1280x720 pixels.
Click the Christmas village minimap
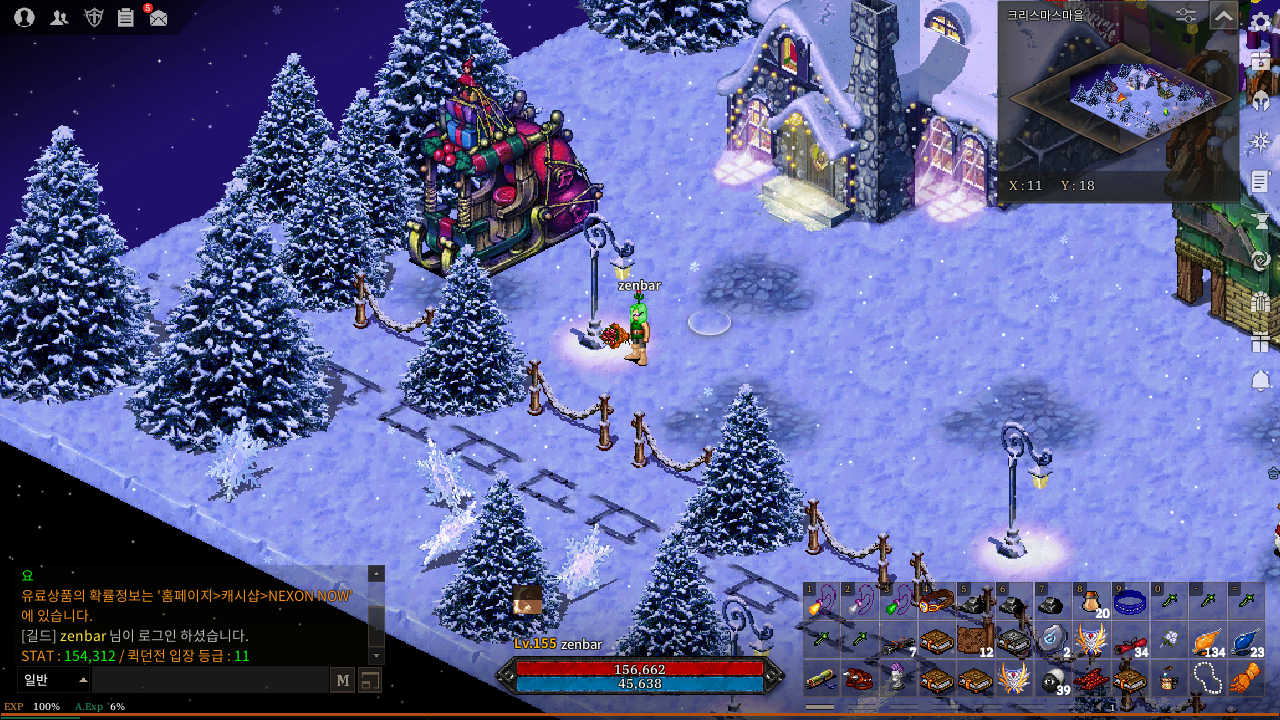[x=1120, y=98]
